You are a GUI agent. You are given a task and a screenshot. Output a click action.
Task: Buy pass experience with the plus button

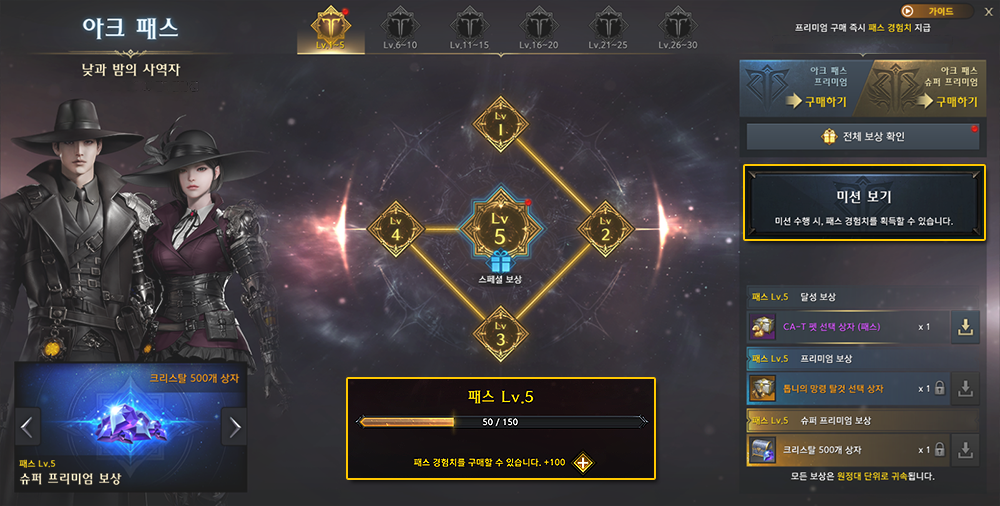[581, 463]
